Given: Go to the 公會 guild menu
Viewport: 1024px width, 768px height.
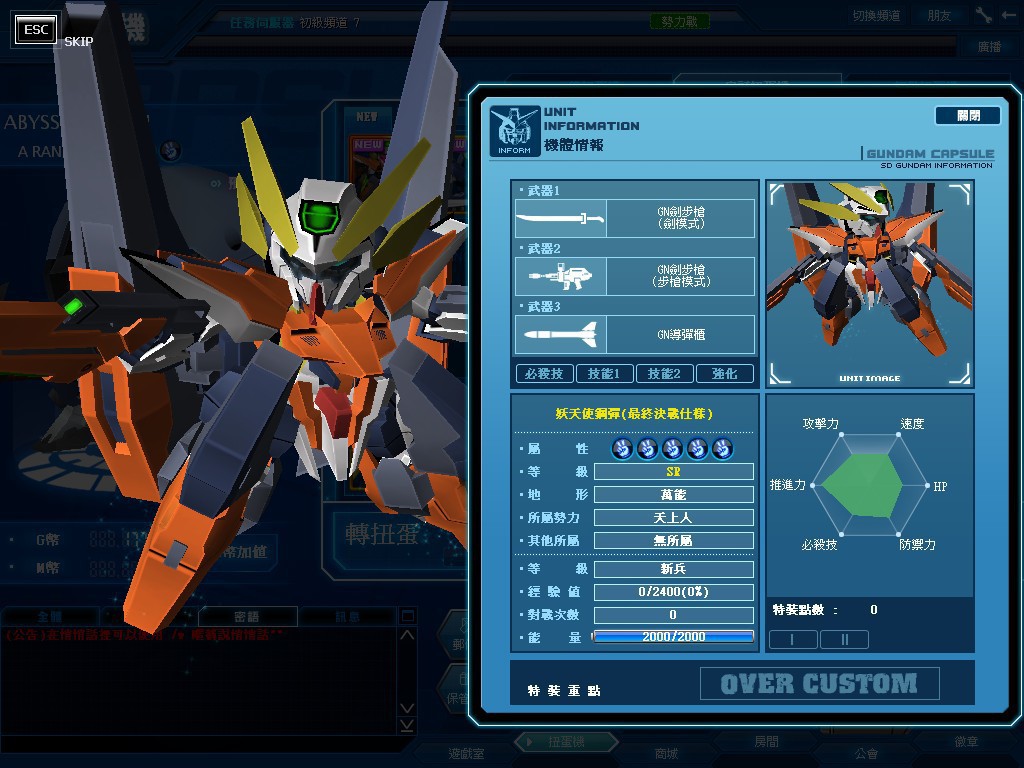Looking at the screenshot, I should [866, 753].
